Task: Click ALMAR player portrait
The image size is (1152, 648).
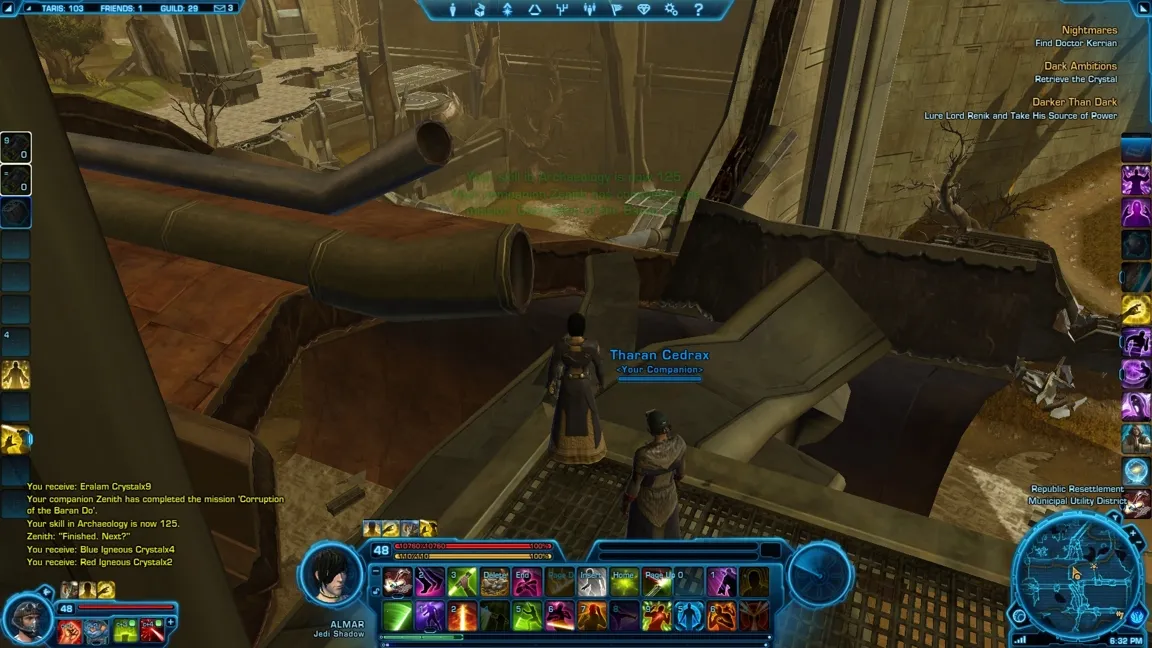Action: (x=331, y=574)
